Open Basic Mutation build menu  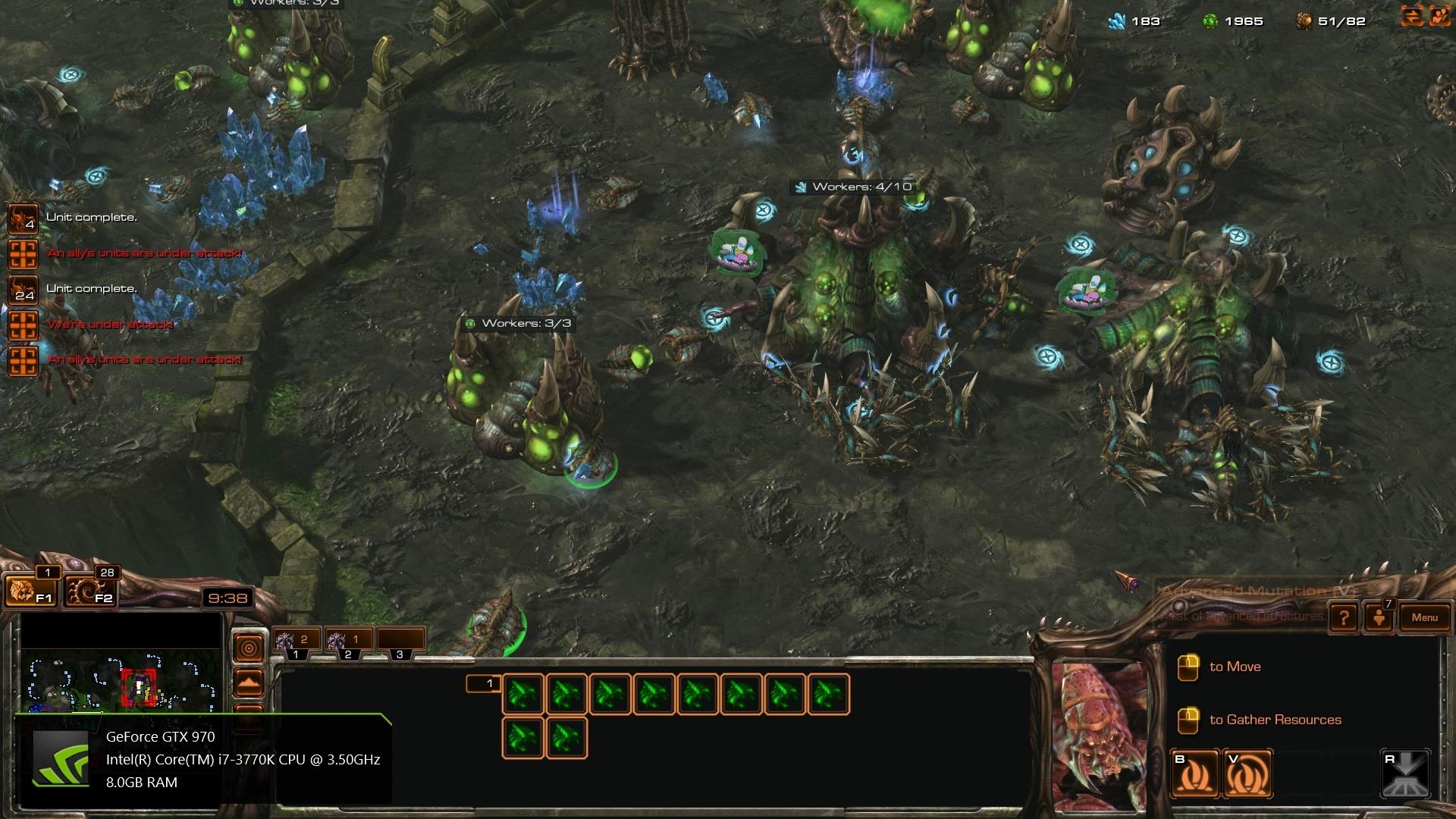tap(1194, 774)
